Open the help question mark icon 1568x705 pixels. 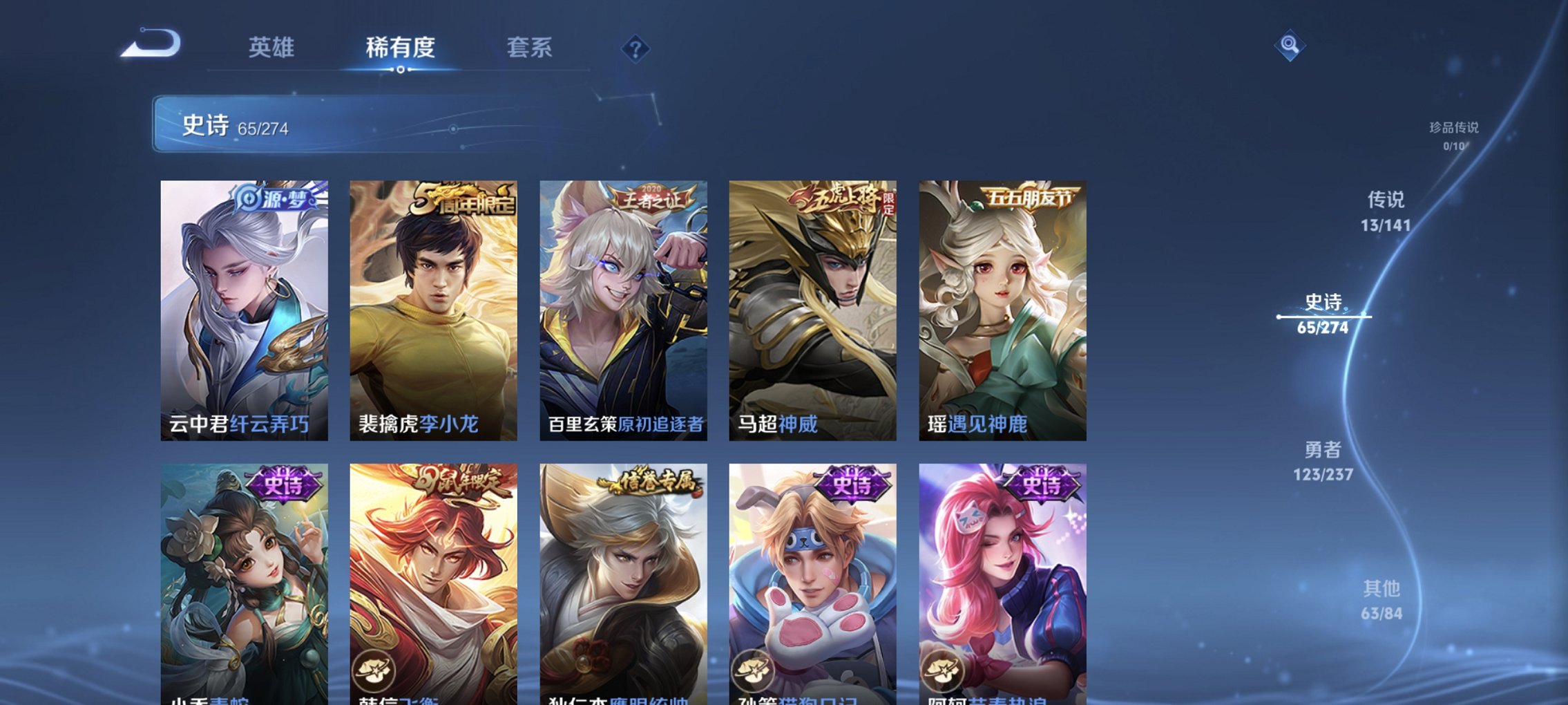coord(636,48)
